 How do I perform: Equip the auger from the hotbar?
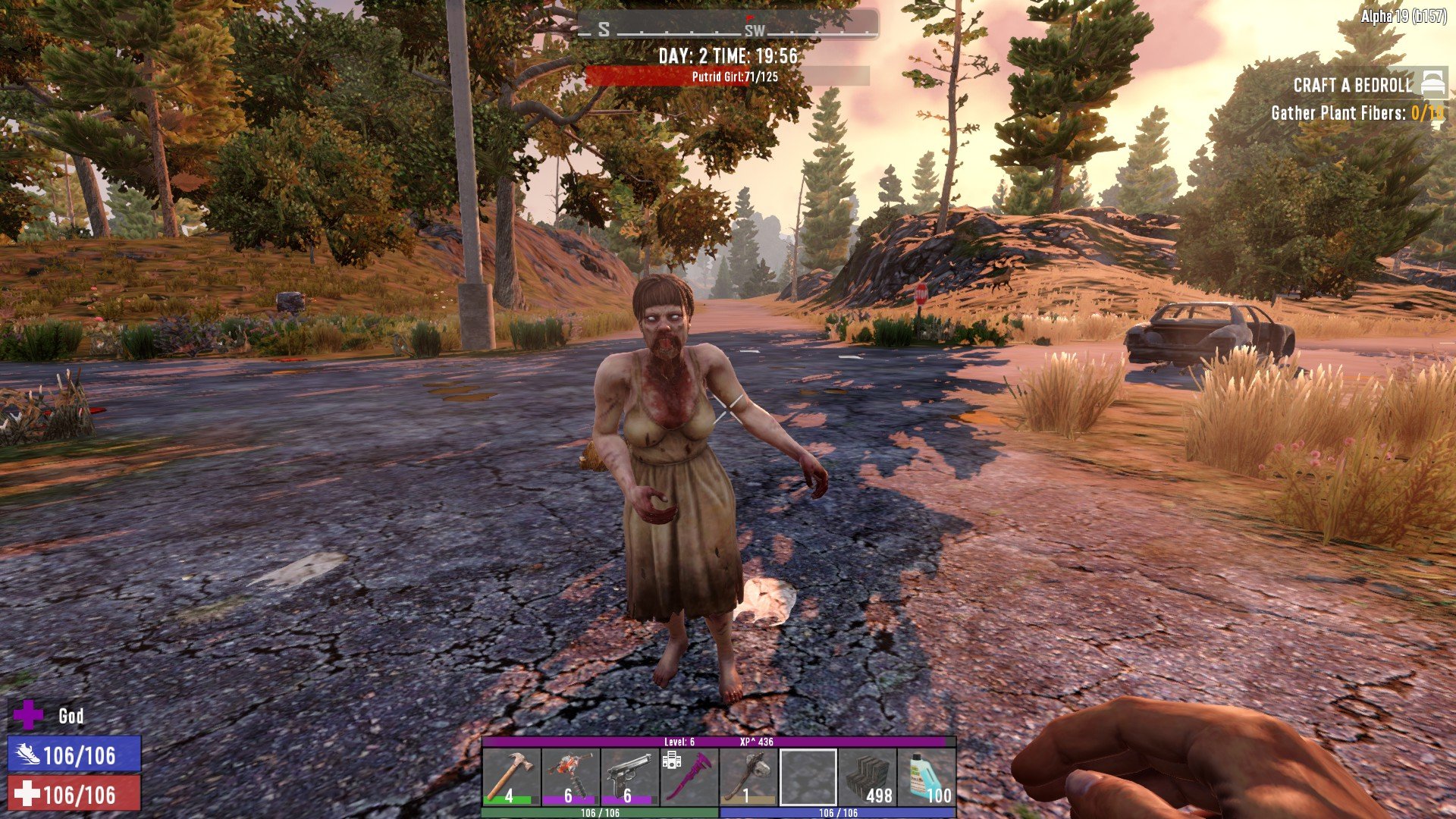(570, 777)
